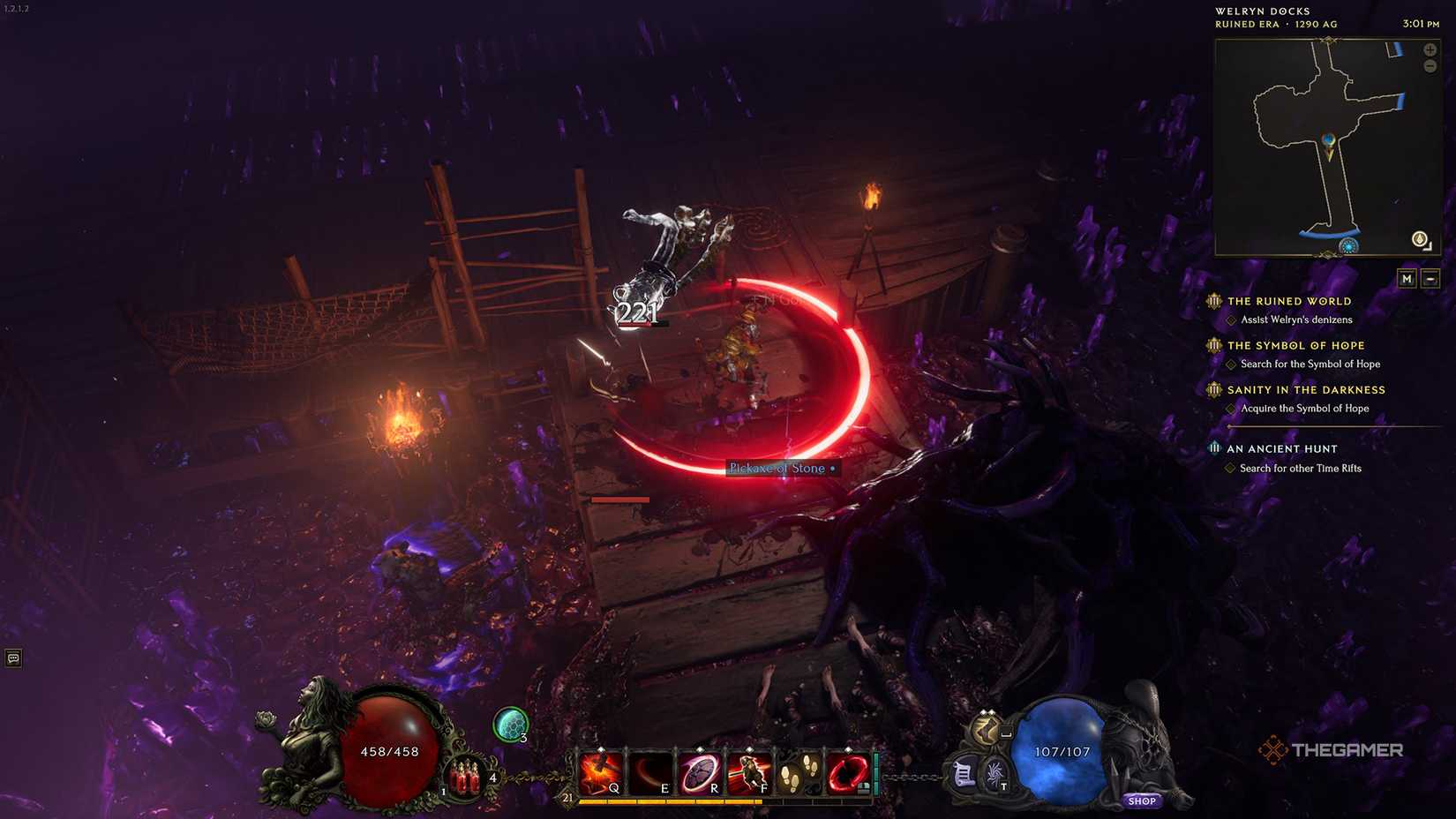This screenshot has width=1456, height=819.
Task: Toggle the diamond beside Search for other Time Rifts
Action: [x=1232, y=468]
